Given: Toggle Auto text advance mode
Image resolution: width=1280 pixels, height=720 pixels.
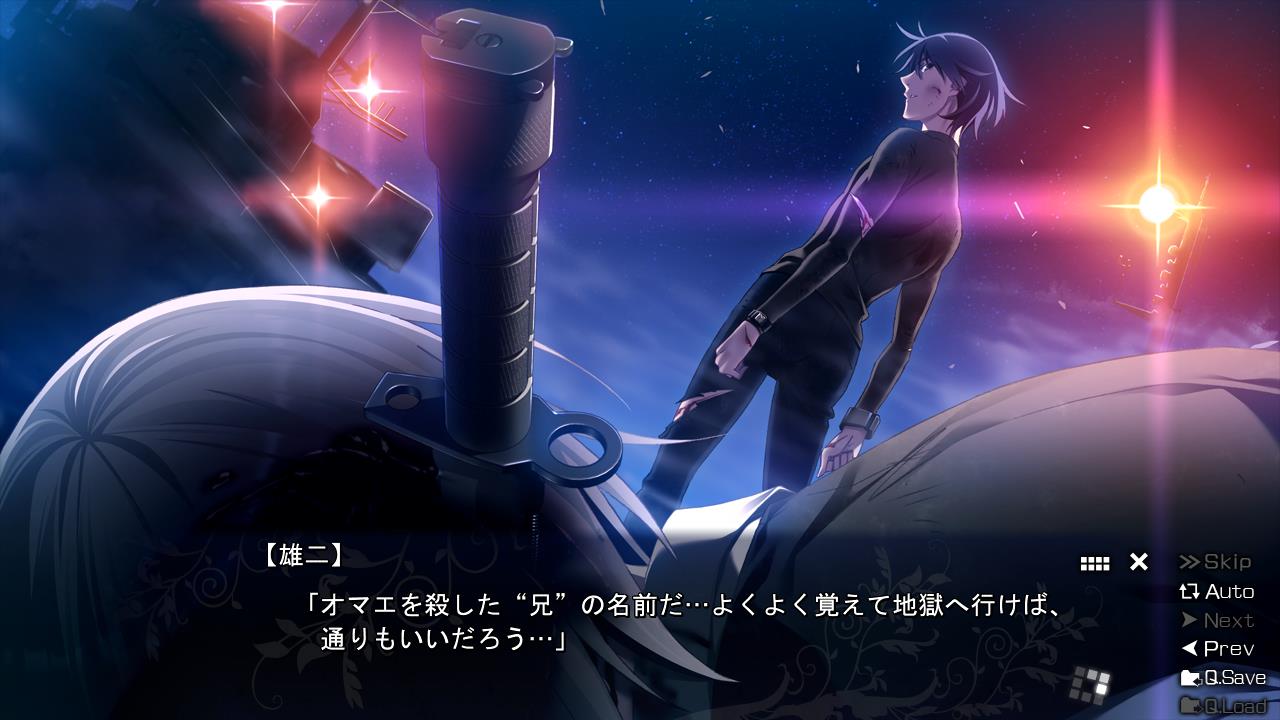Looking at the screenshot, I should 1216,591.
